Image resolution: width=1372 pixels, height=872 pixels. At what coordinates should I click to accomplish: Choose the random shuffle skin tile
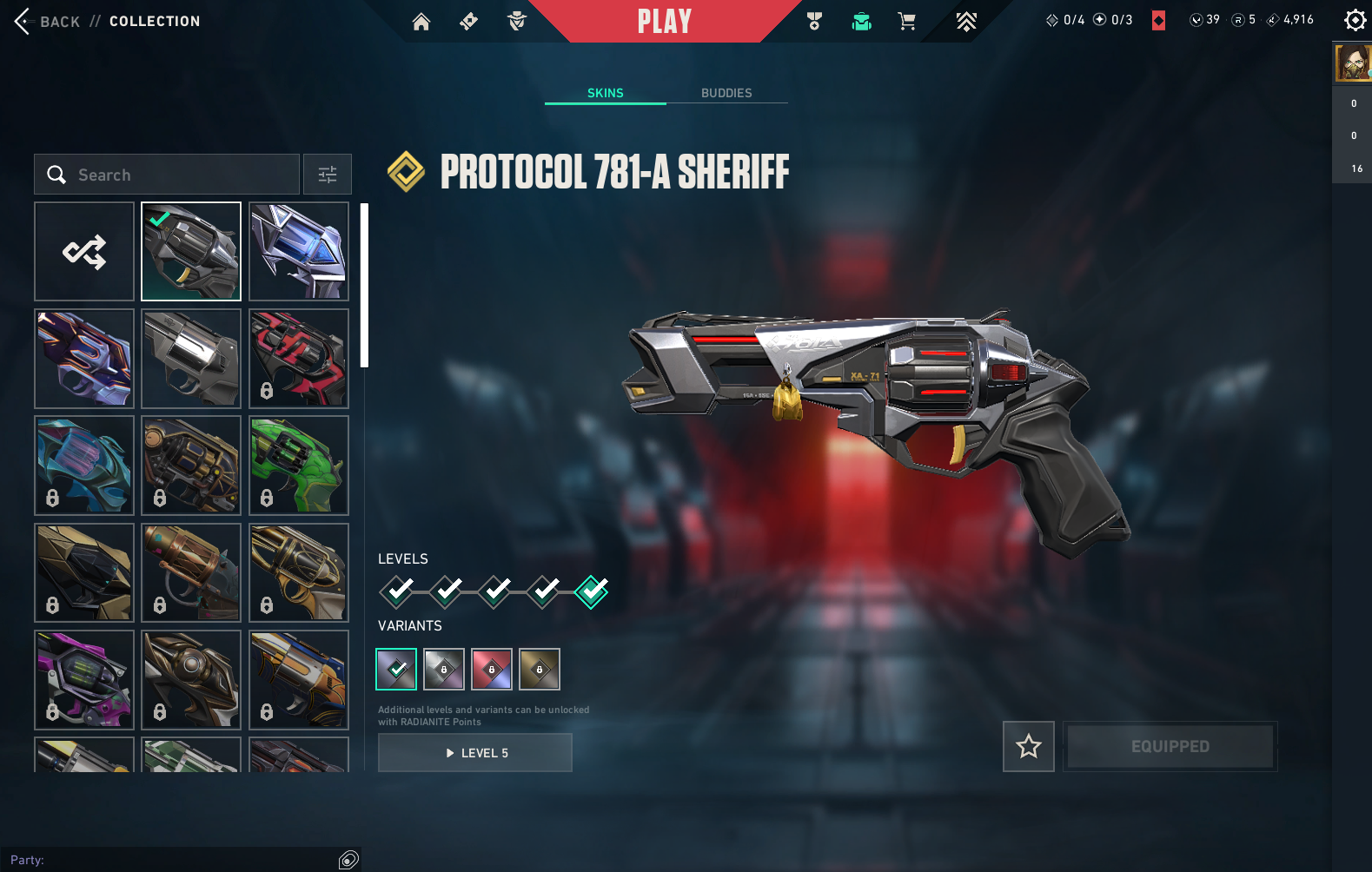(84, 252)
